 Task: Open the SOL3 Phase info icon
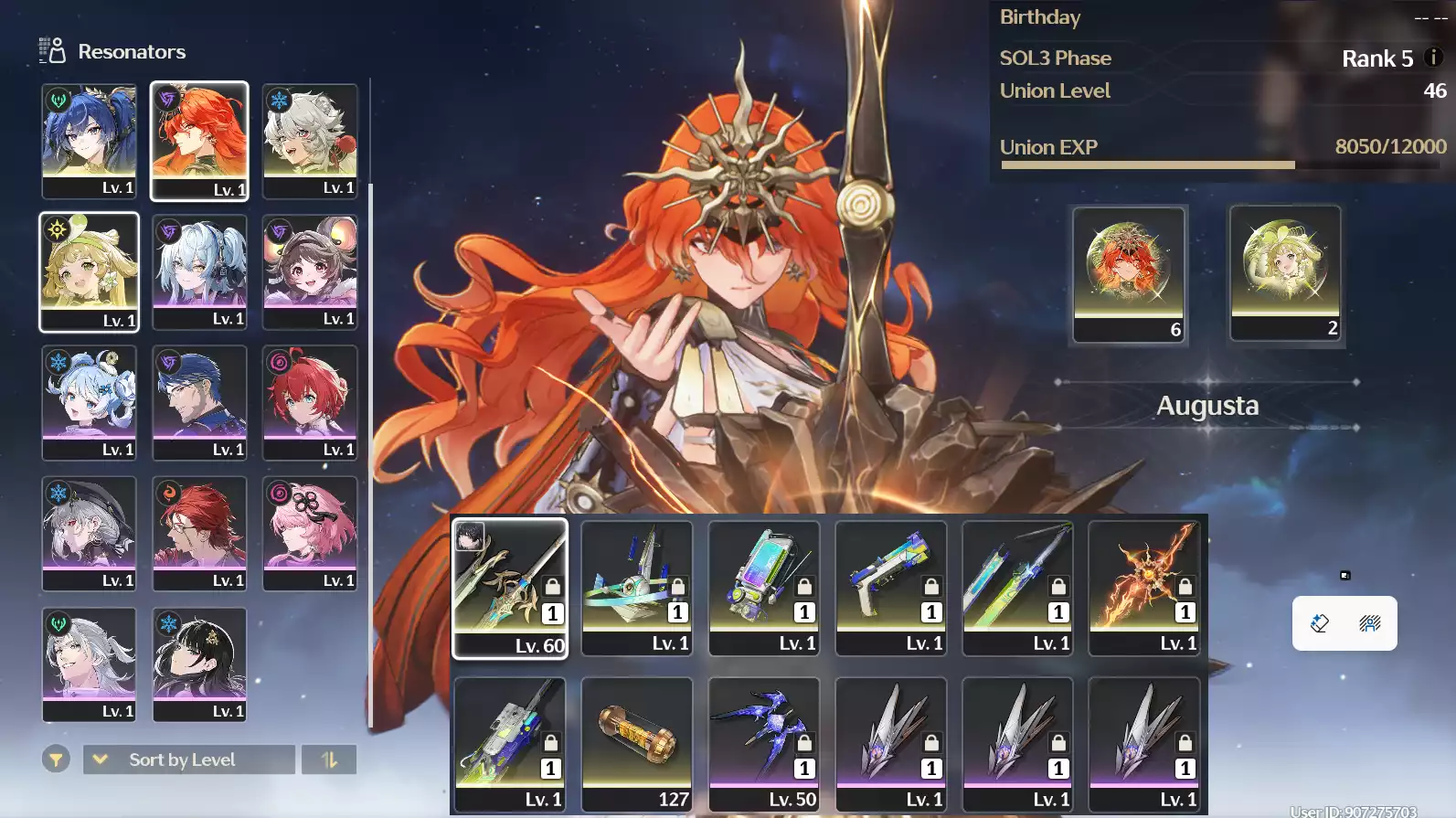click(x=1433, y=57)
